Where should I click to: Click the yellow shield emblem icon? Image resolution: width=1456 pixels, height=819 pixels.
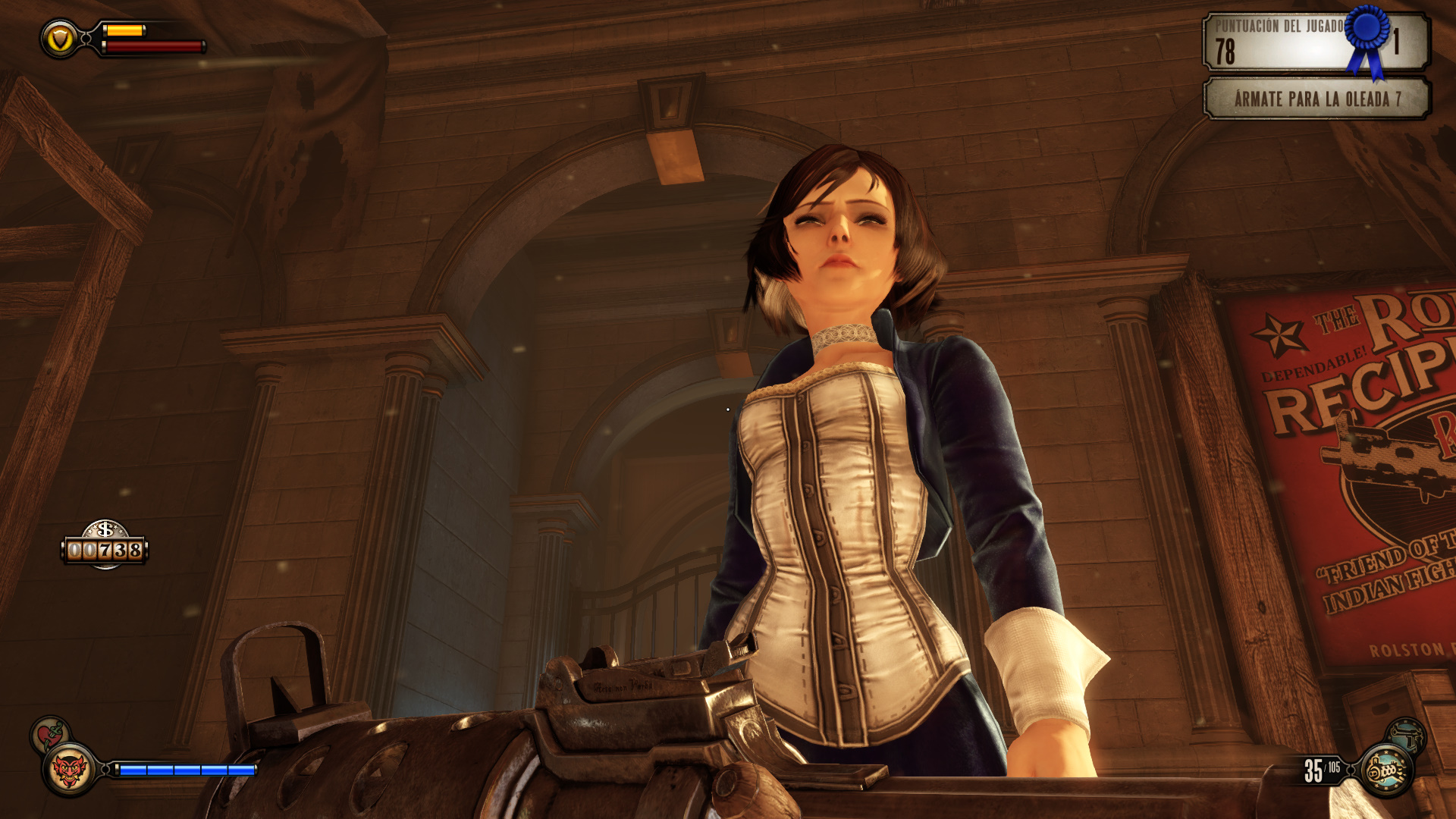[x=60, y=39]
